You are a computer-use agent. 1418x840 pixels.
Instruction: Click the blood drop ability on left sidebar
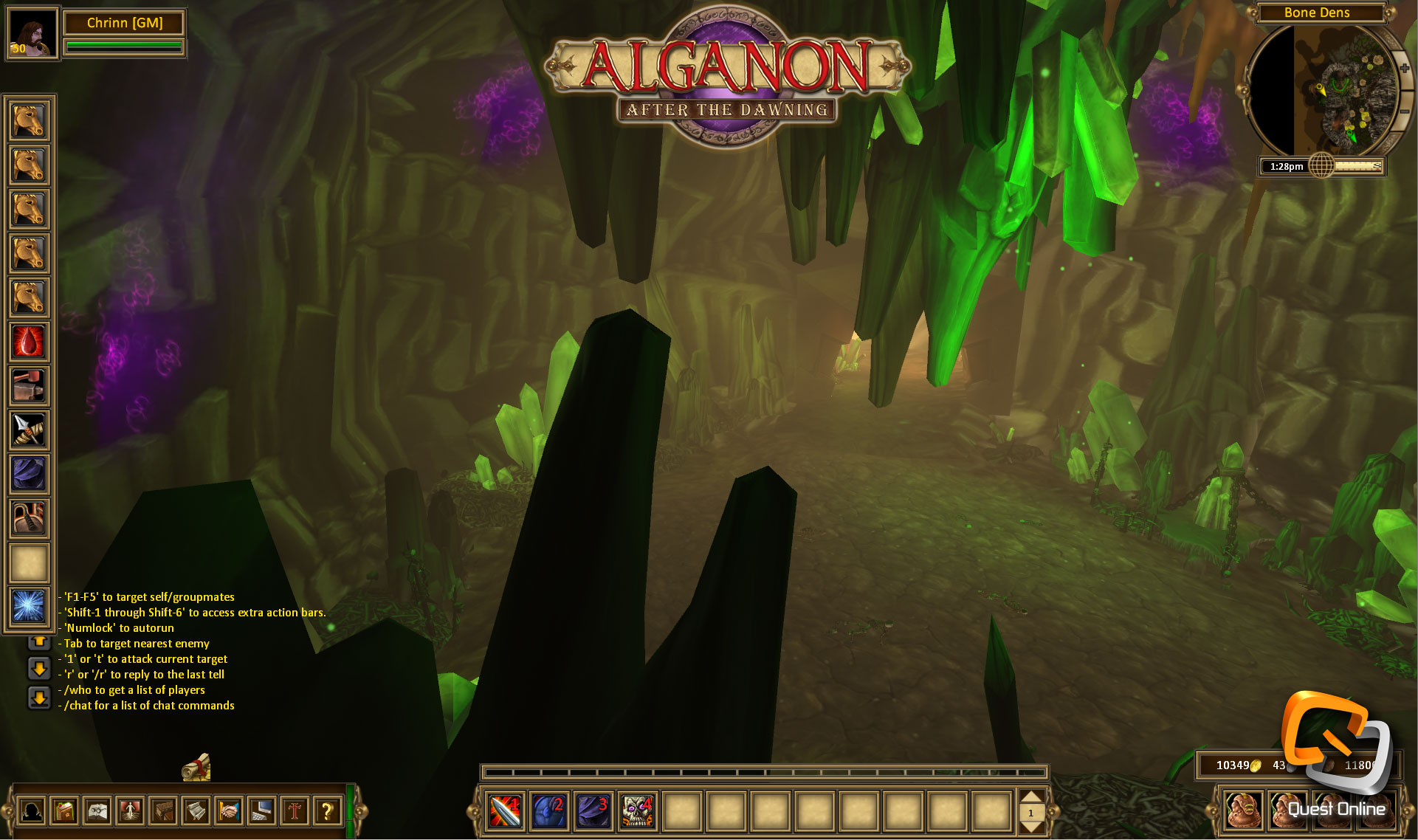pos(28,342)
